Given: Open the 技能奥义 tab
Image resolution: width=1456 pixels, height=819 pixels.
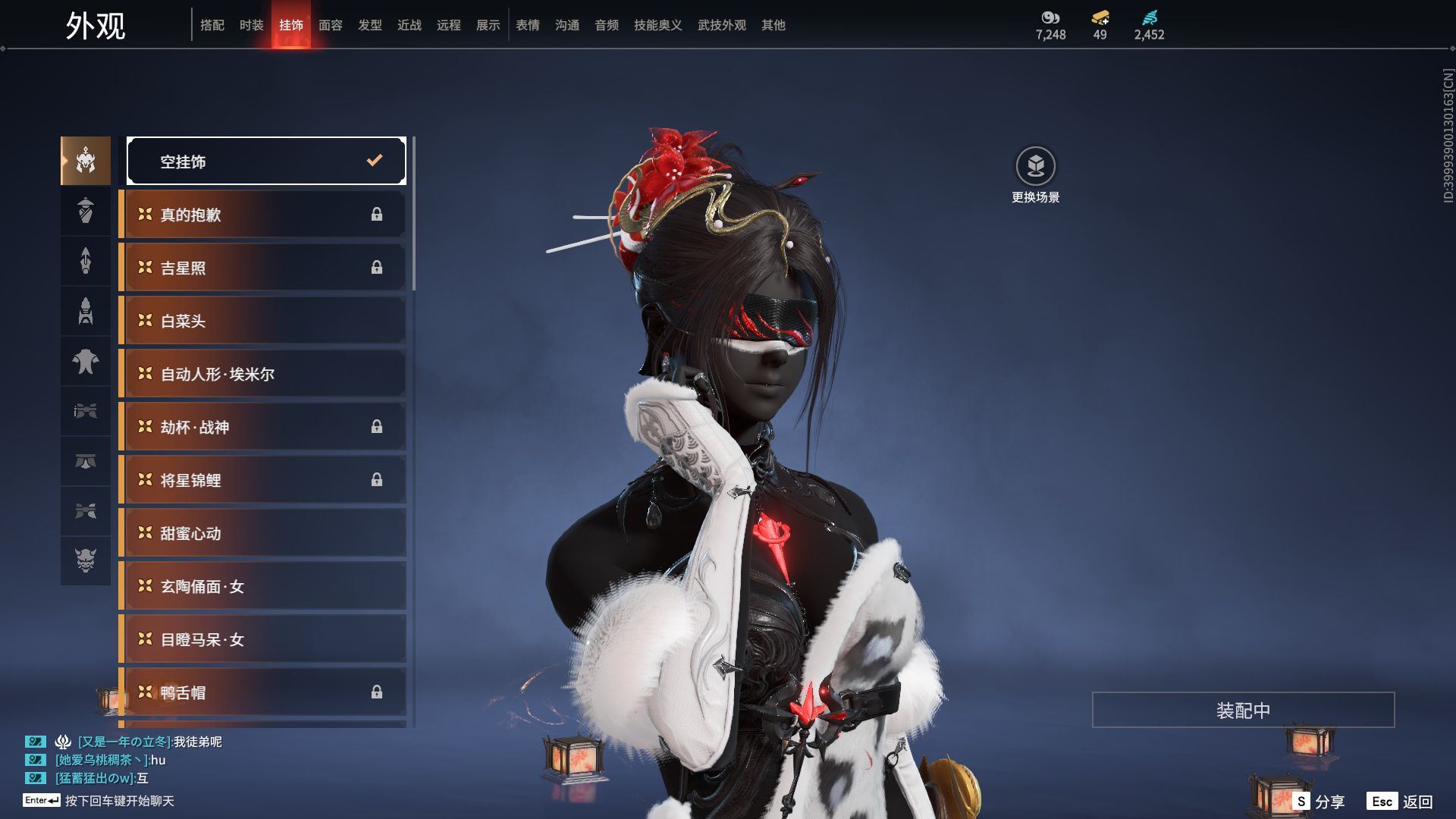Looking at the screenshot, I should 657,25.
